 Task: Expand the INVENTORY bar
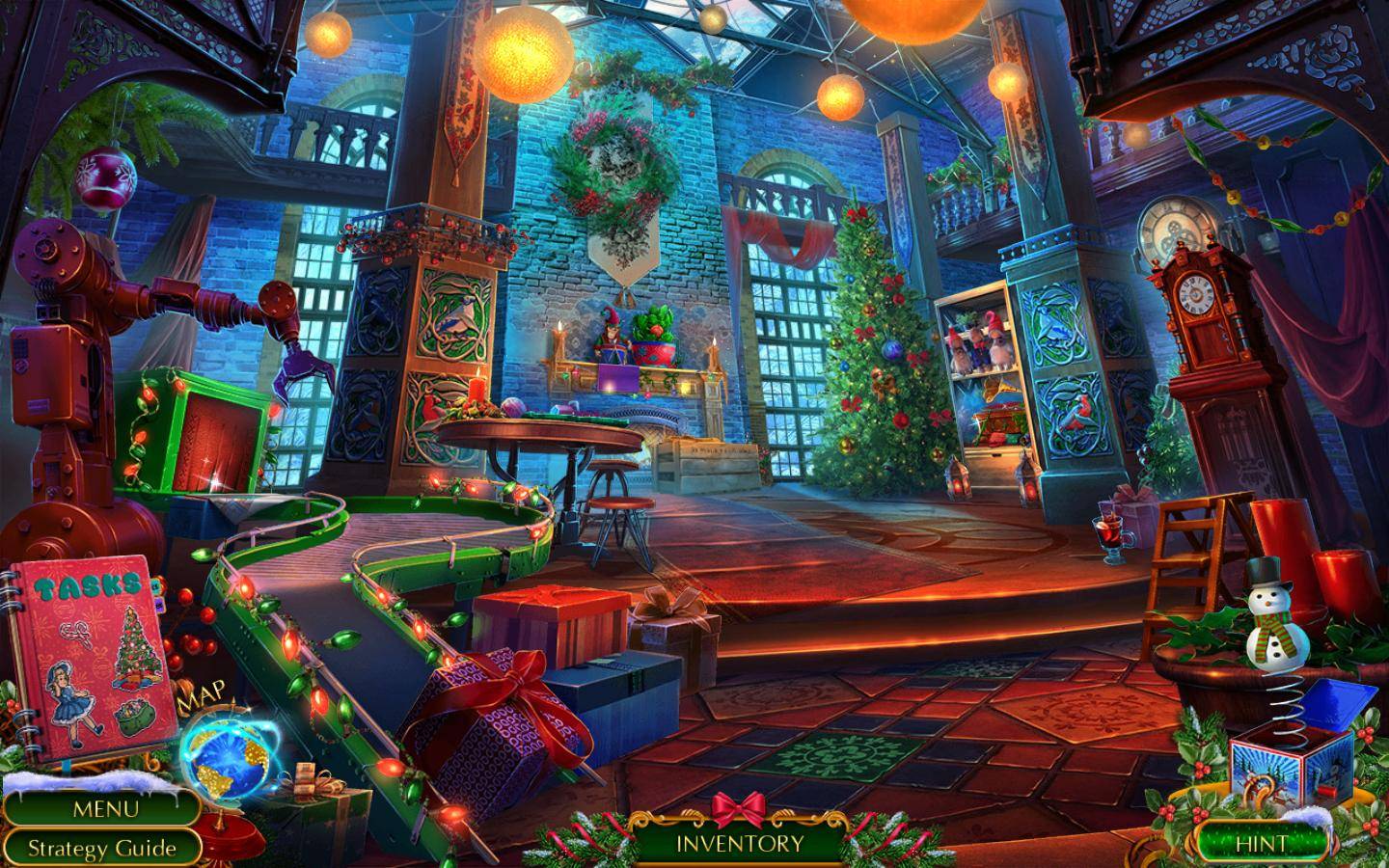tap(739, 843)
